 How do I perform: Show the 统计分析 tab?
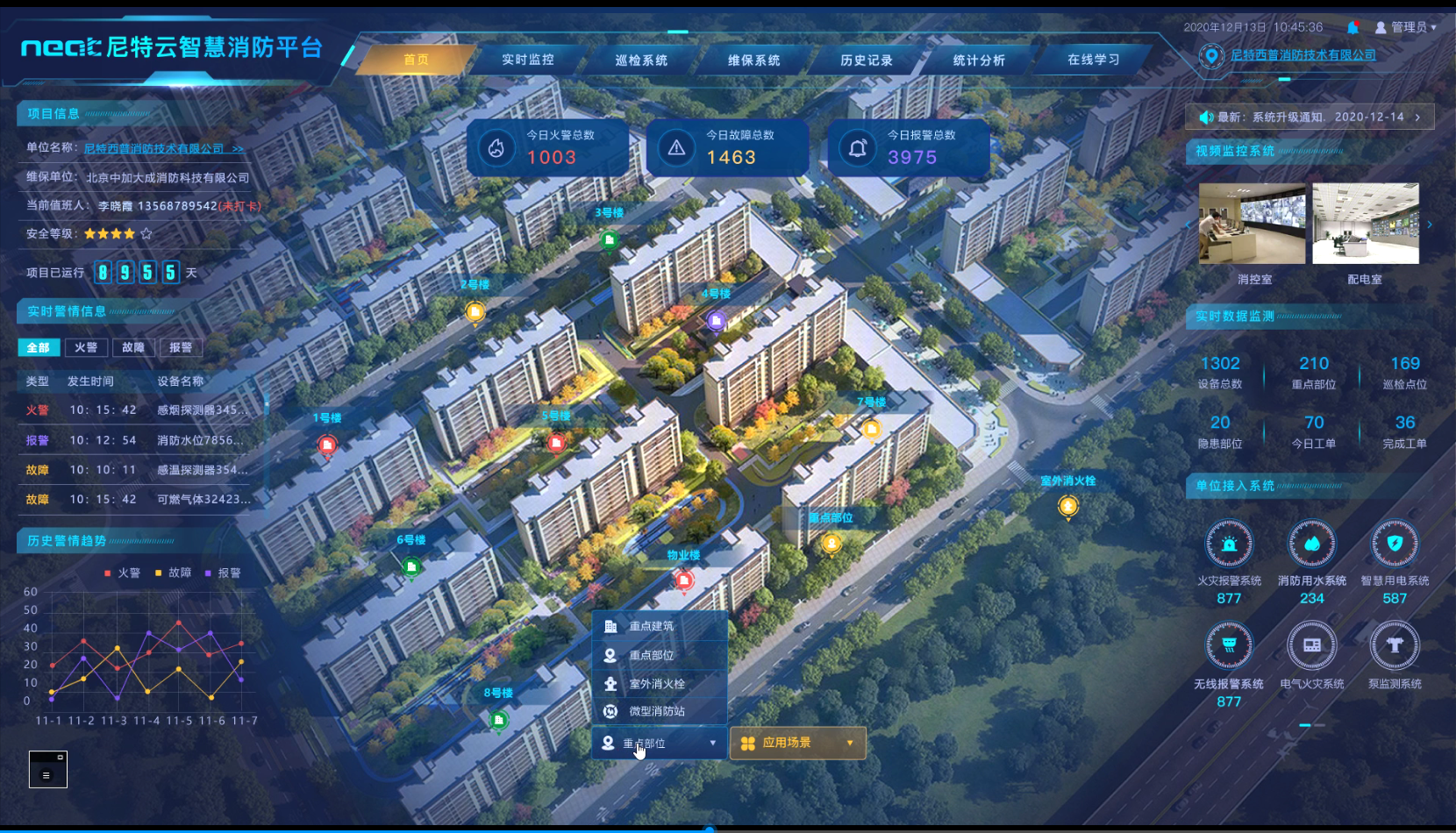(979, 61)
